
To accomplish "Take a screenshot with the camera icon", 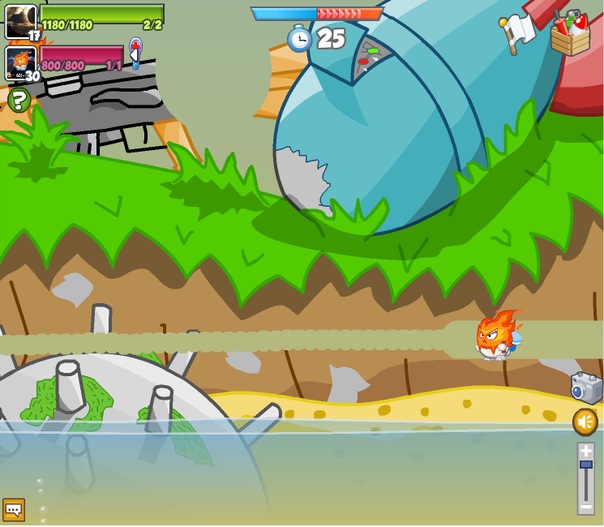I will (585, 387).
